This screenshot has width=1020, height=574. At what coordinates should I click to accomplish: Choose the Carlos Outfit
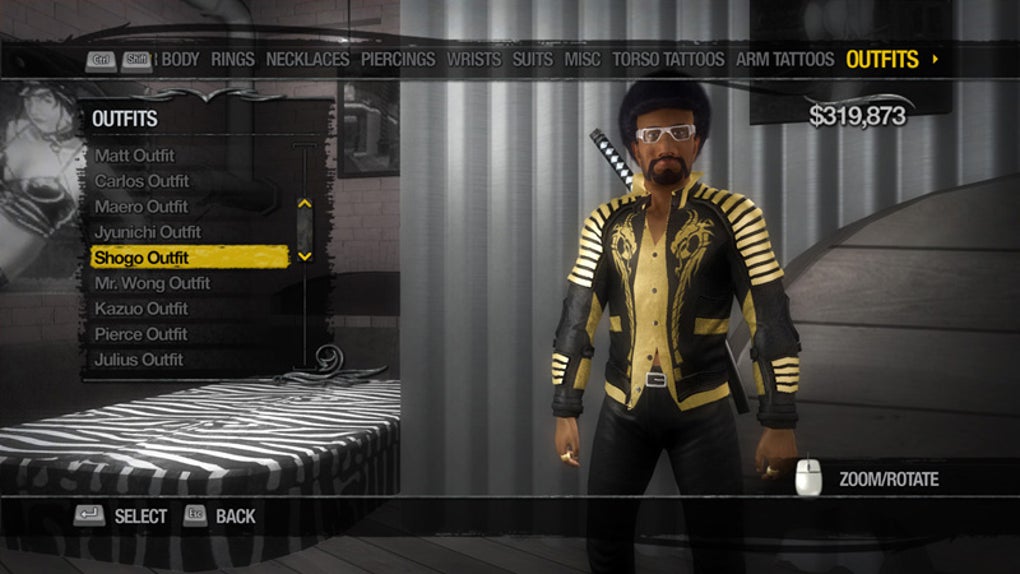click(x=141, y=181)
